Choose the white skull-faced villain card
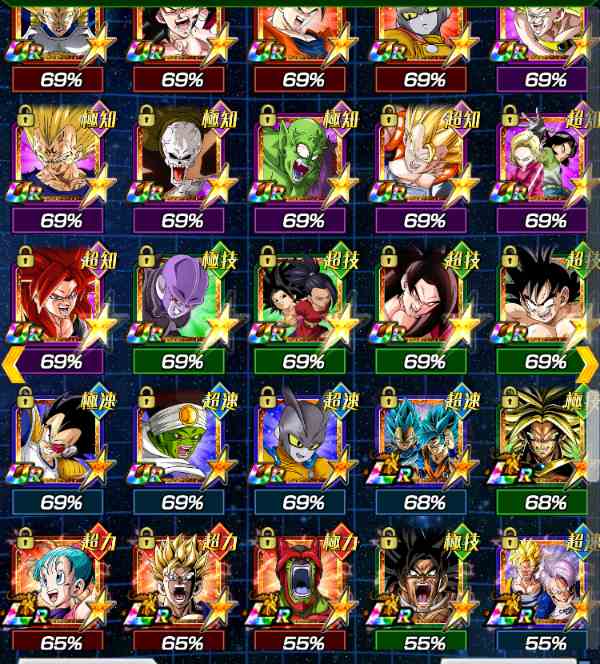 182,166
